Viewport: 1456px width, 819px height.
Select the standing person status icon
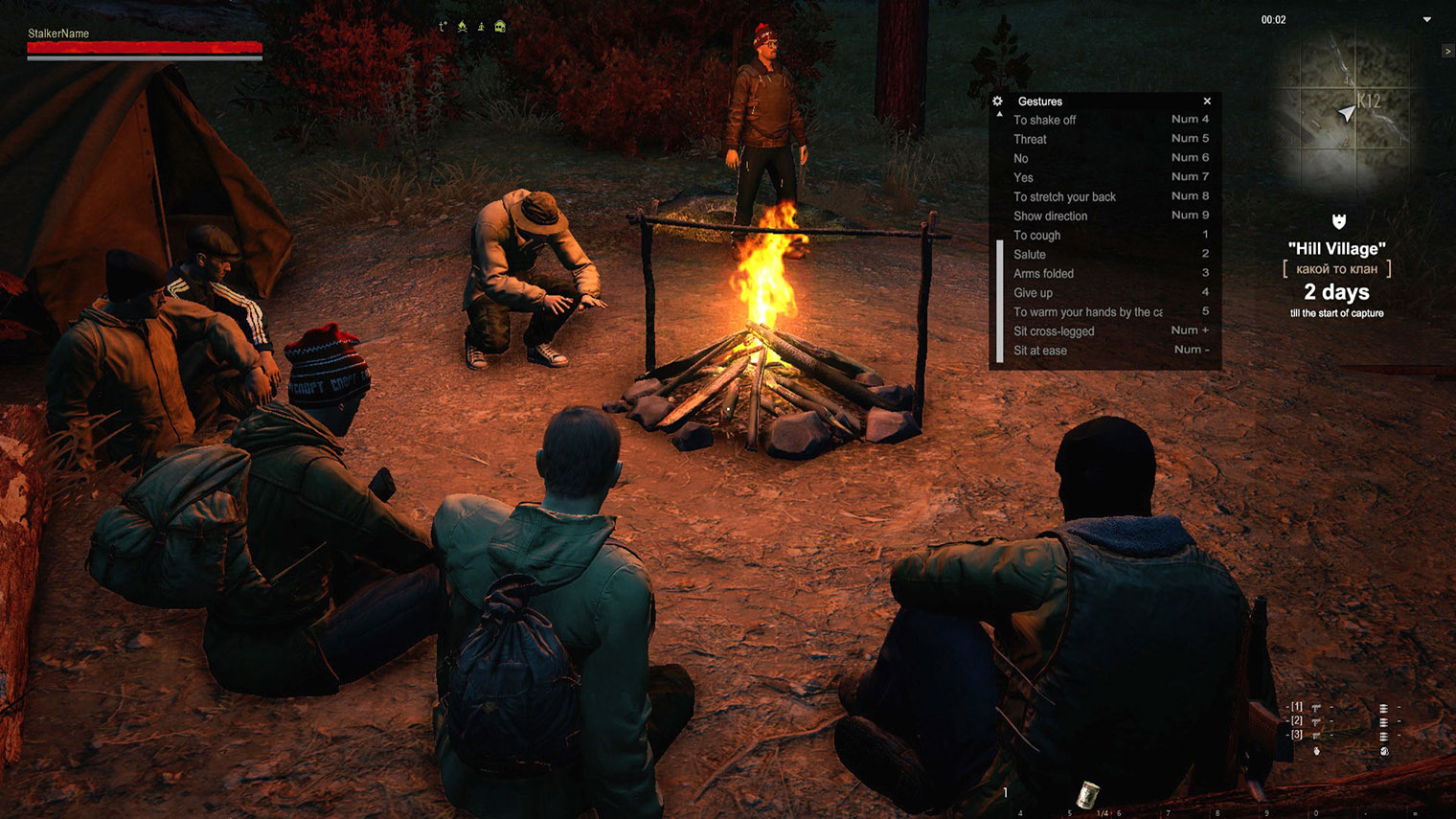480,27
